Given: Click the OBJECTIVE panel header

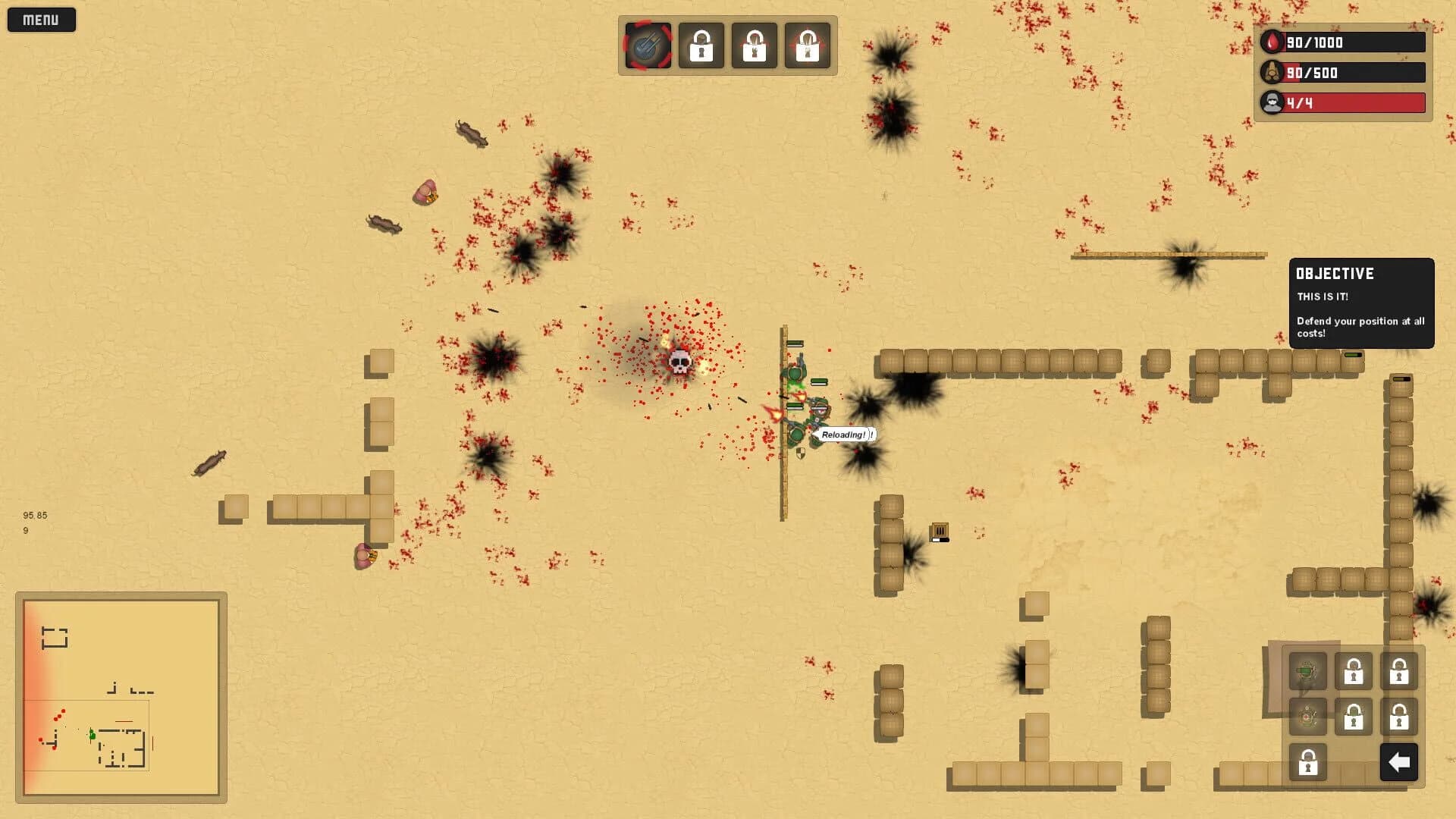Looking at the screenshot, I should (1335, 274).
